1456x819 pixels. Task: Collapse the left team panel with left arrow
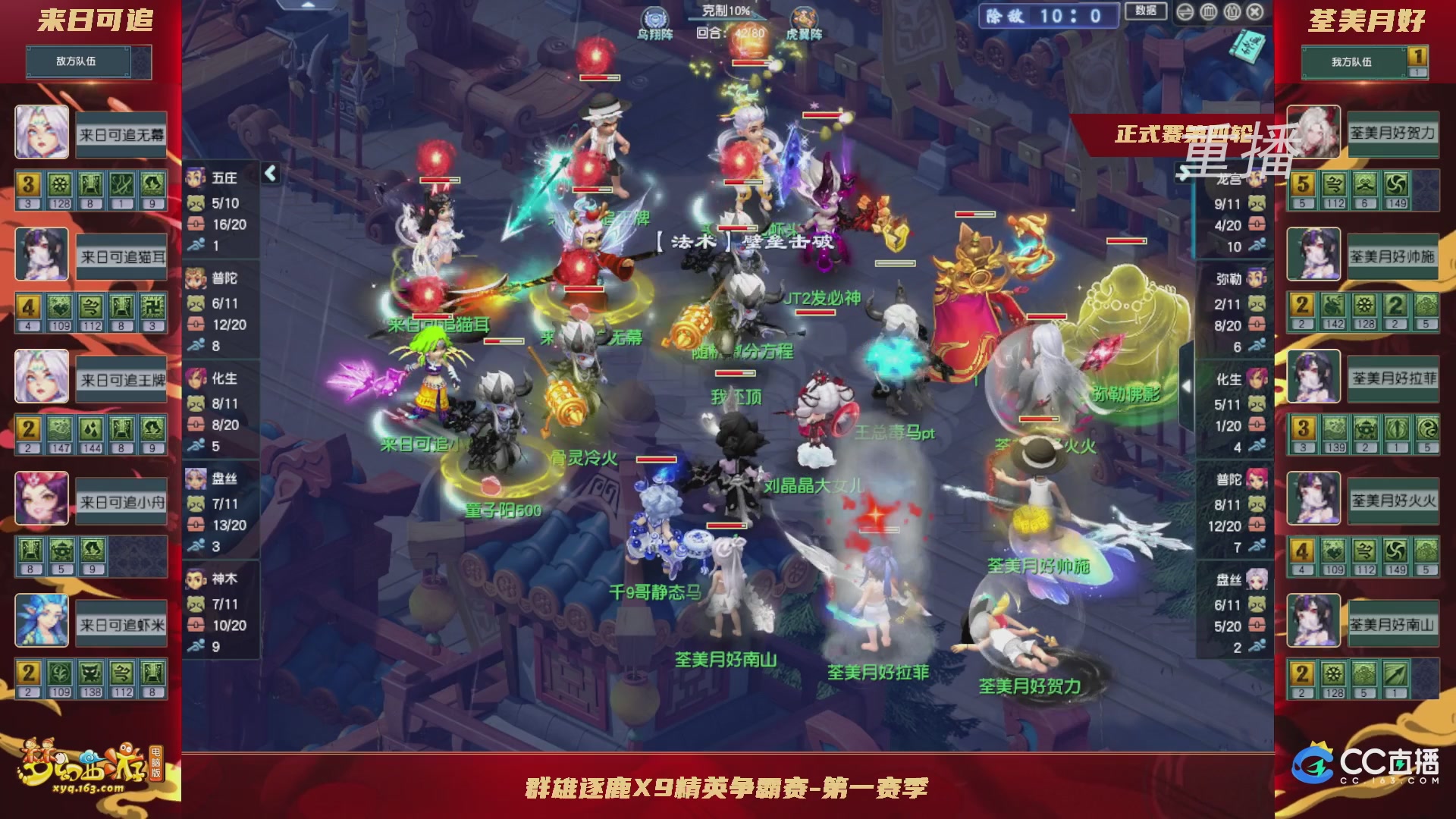pyautogui.click(x=269, y=172)
